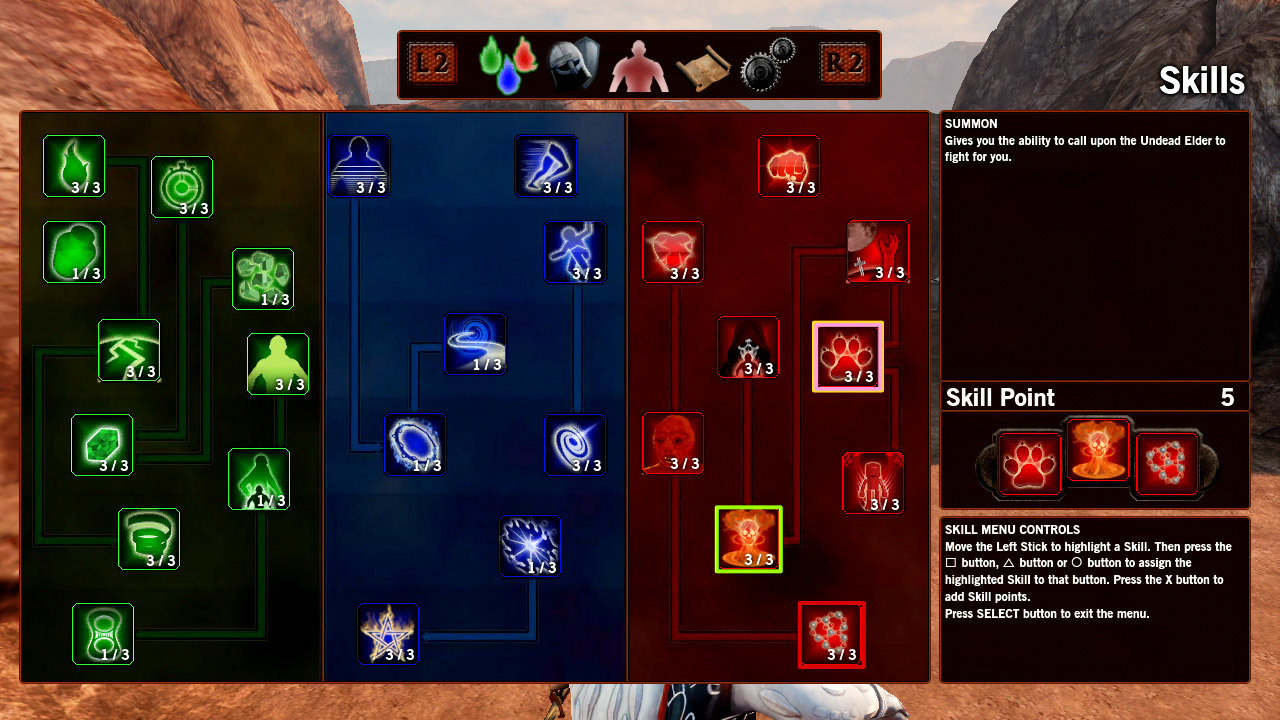Choose the blue swirling vortex skill

(475, 344)
